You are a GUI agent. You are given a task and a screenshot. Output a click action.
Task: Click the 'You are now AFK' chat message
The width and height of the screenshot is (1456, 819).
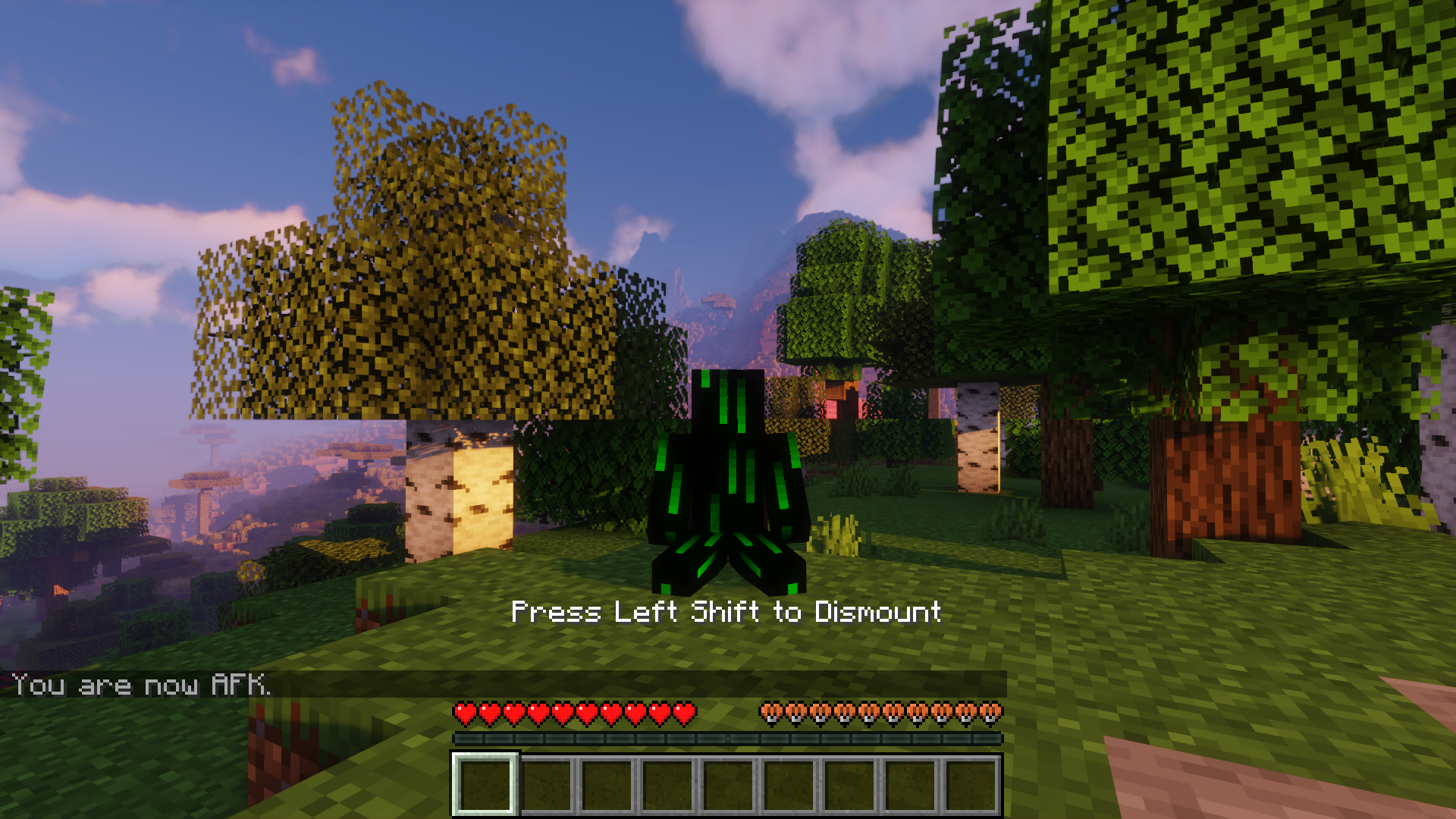point(140,685)
